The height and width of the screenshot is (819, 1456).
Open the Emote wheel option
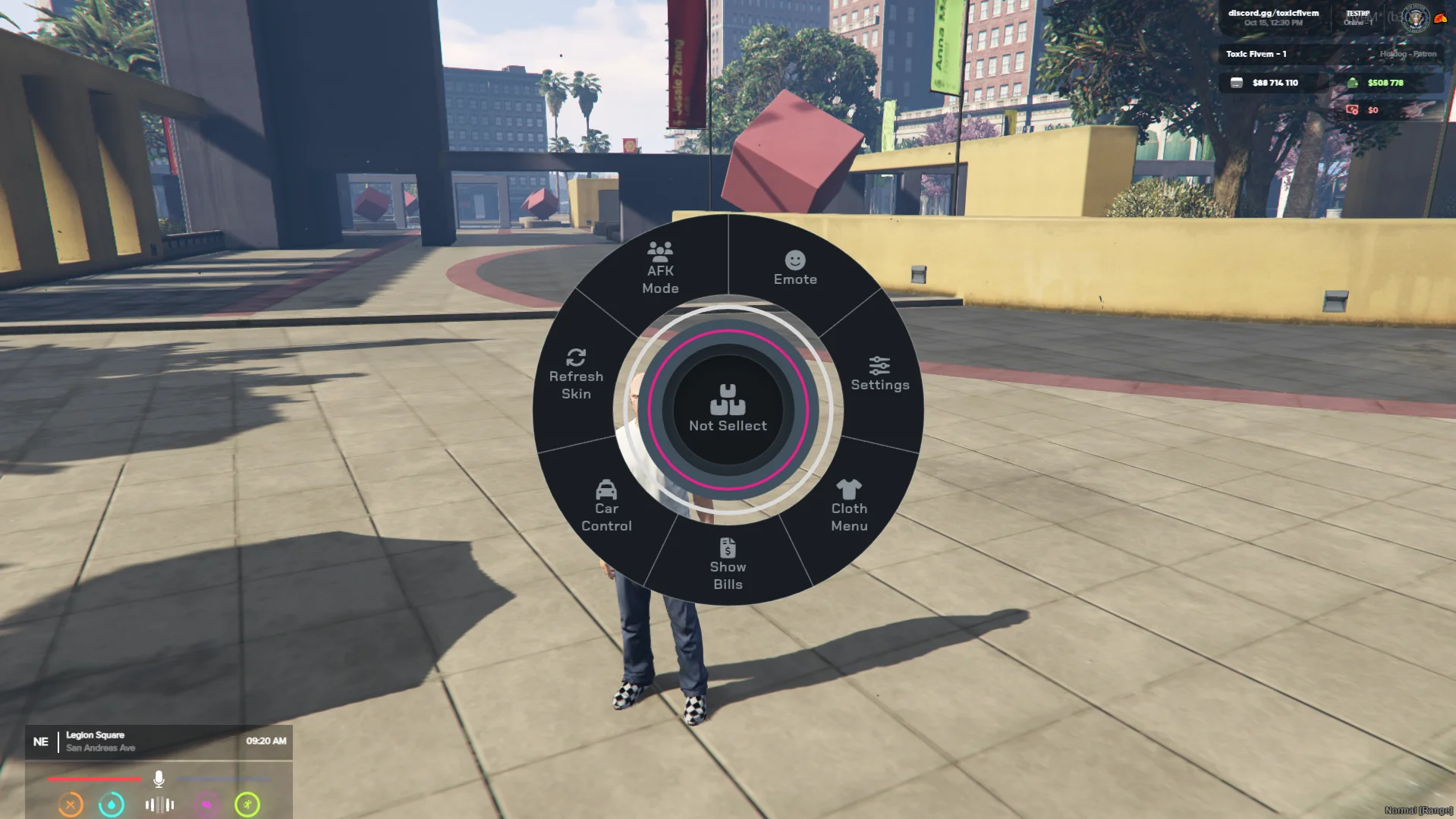point(794,269)
